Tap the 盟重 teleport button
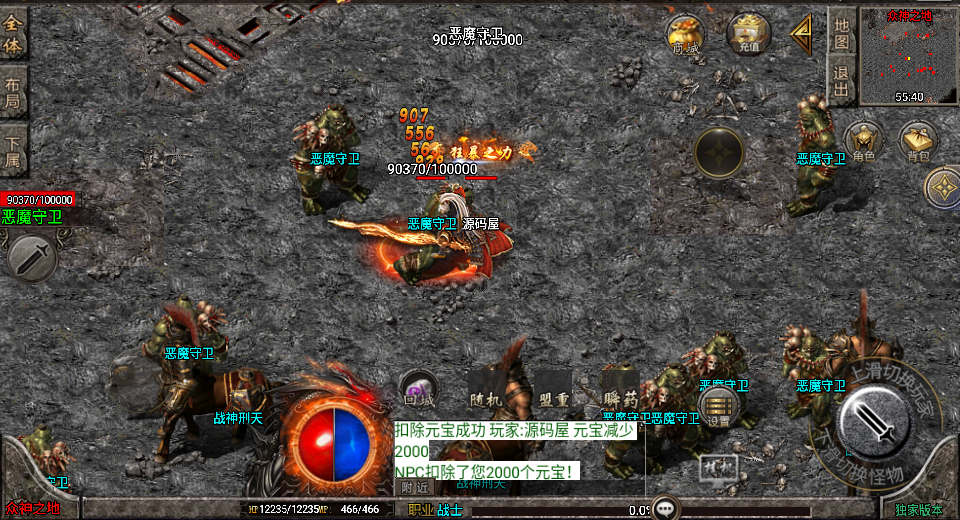The image size is (960, 520). (x=552, y=386)
